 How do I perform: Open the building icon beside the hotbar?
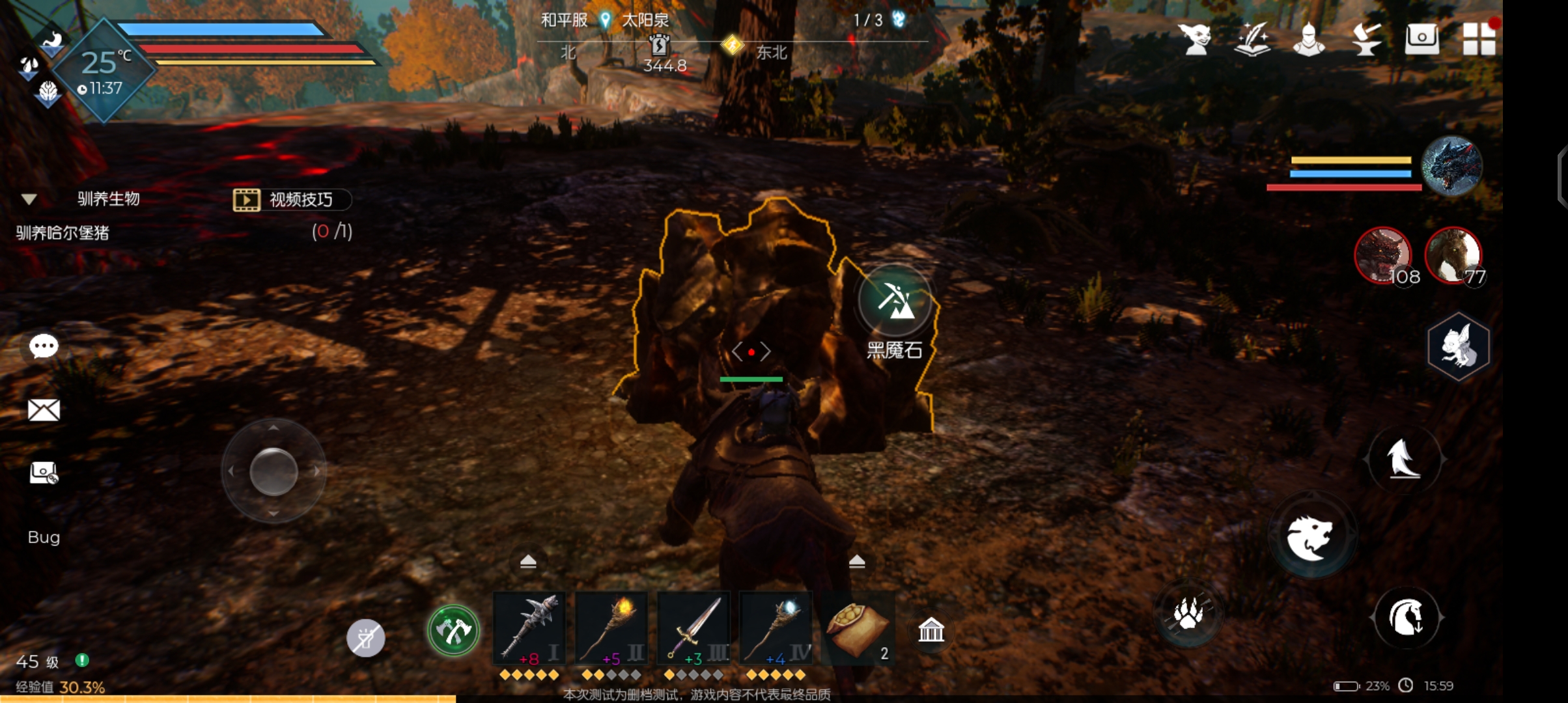[x=931, y=630]
